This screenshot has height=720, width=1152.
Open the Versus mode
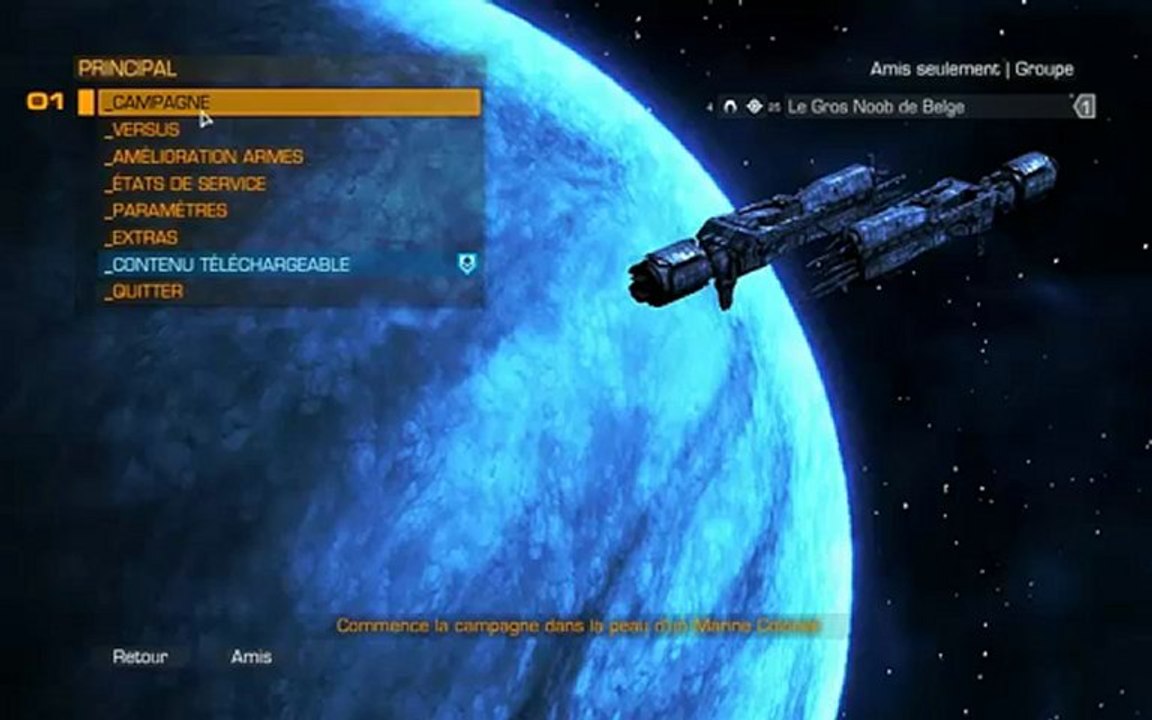pyautogui.click(x=146, y=130)
